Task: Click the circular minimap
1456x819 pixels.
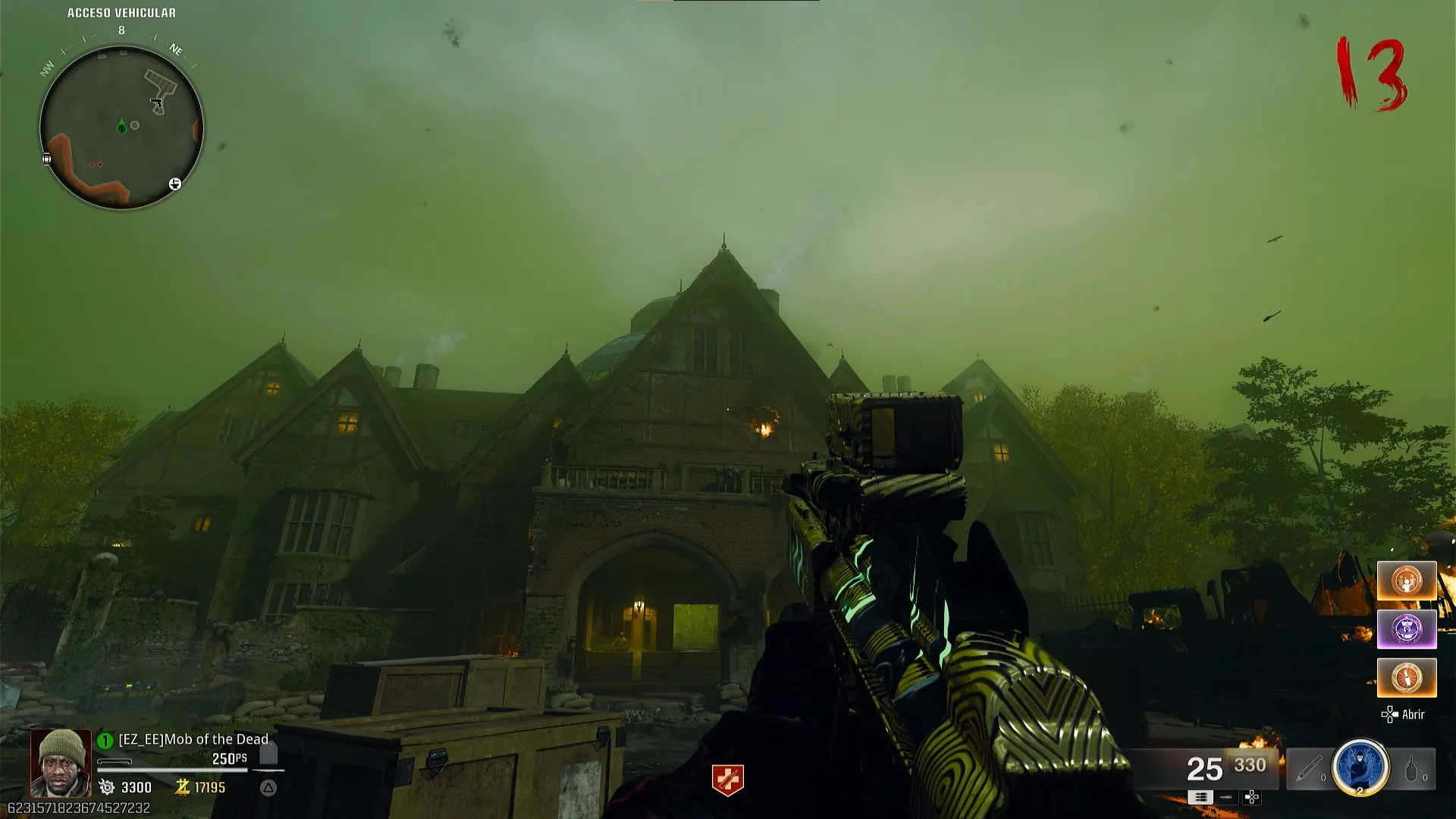Action: click(121, 127)
